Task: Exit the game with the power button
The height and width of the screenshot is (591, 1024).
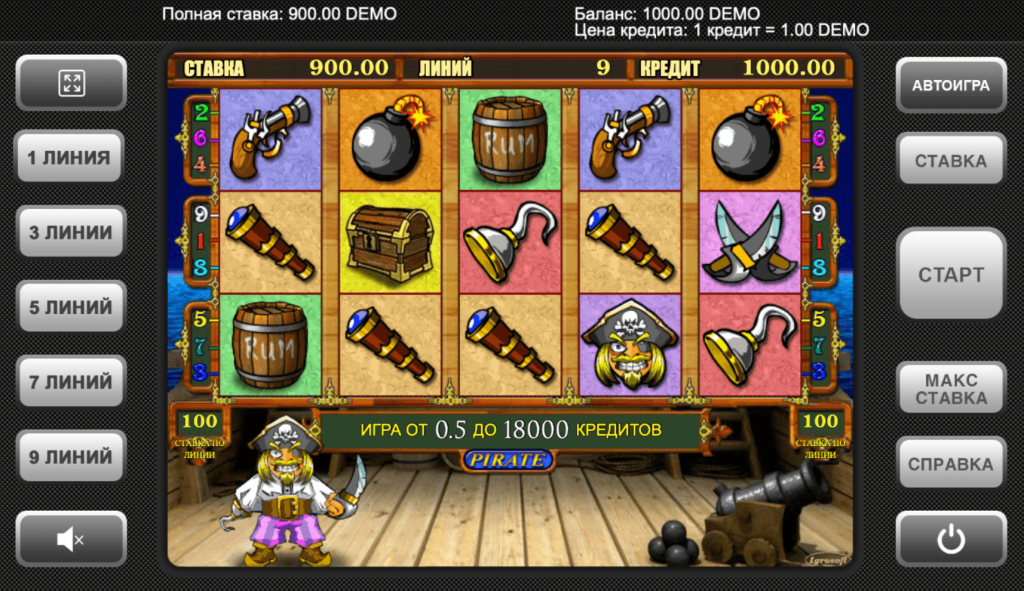Action: pyautogui.click(x=950, y=540)
